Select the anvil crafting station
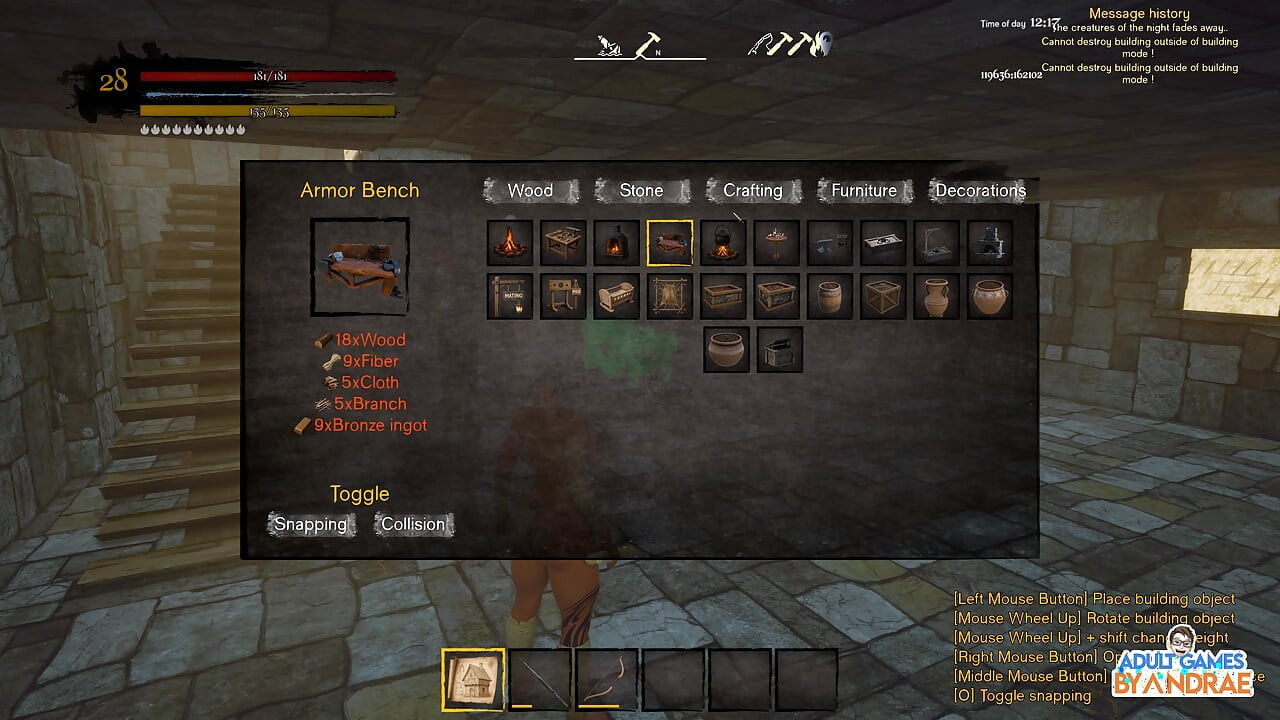 [x=830, y=243]
